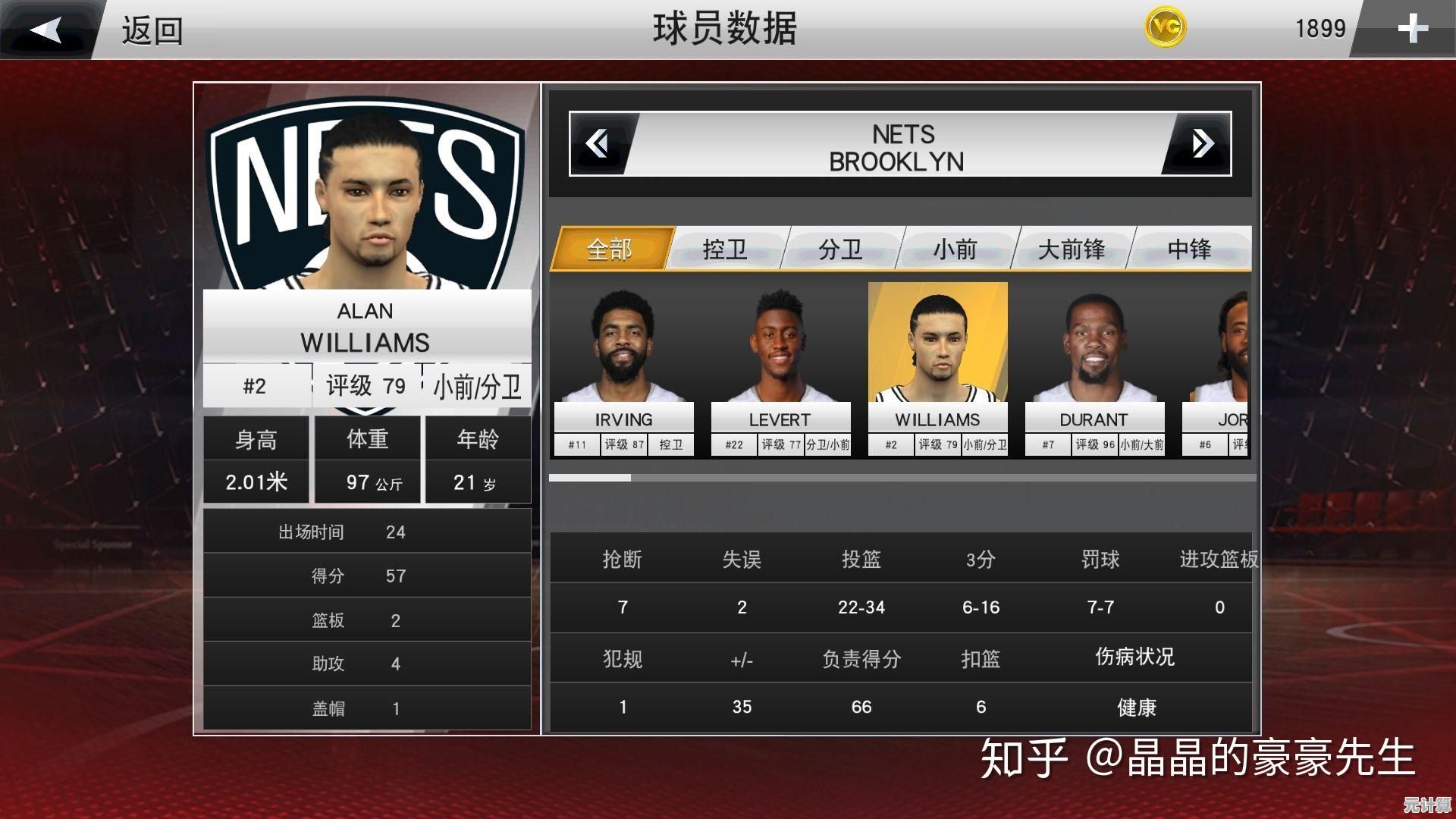Click the back arrow icon at top left
1456x819 pixels.
click(x=47, y=29)
